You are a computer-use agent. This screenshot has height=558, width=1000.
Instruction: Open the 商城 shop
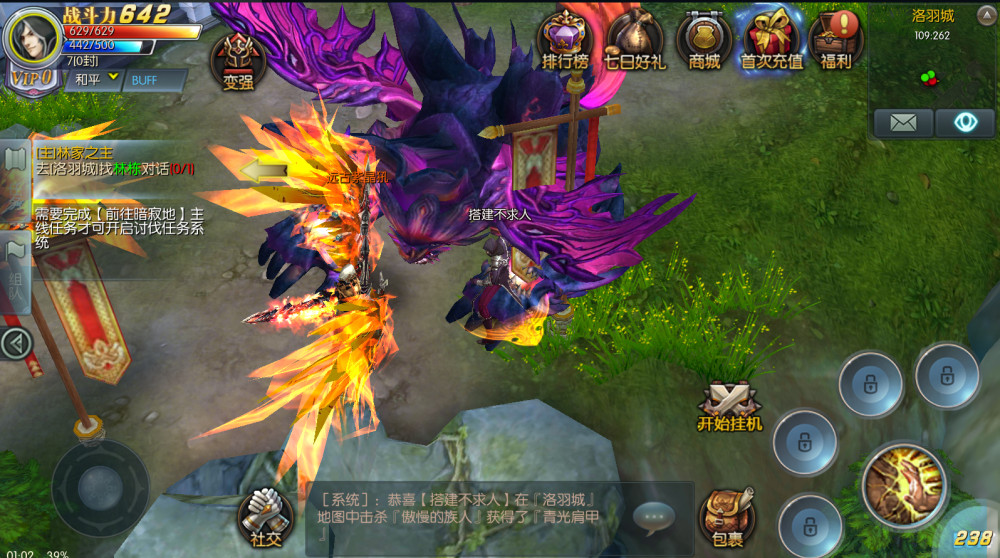(x=704, y=40)
